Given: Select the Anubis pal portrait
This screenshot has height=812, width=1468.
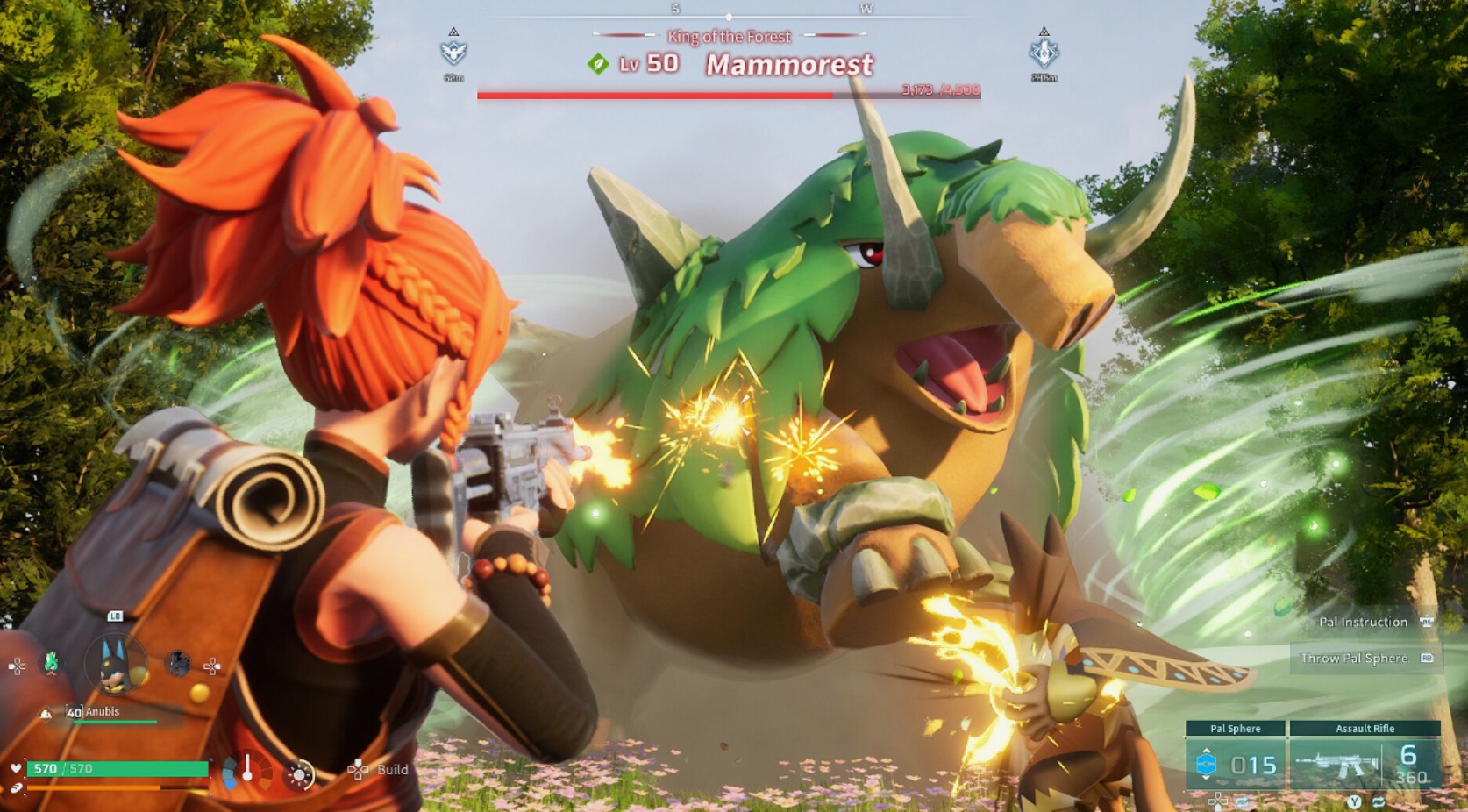Looking at the screenshot, I should pos(115,664).
